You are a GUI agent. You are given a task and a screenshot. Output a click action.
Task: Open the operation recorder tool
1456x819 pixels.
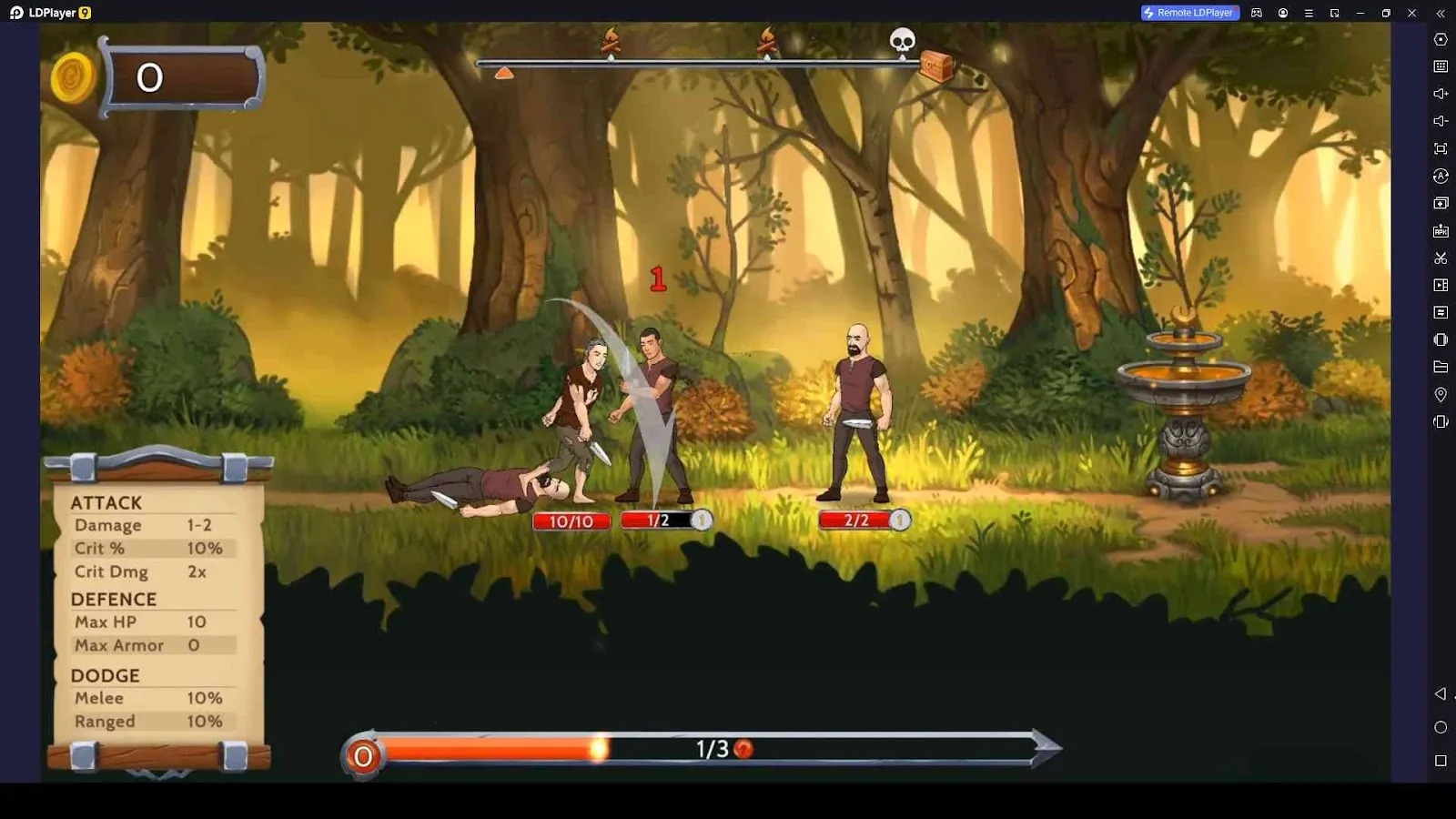(x=1441, y=312)
